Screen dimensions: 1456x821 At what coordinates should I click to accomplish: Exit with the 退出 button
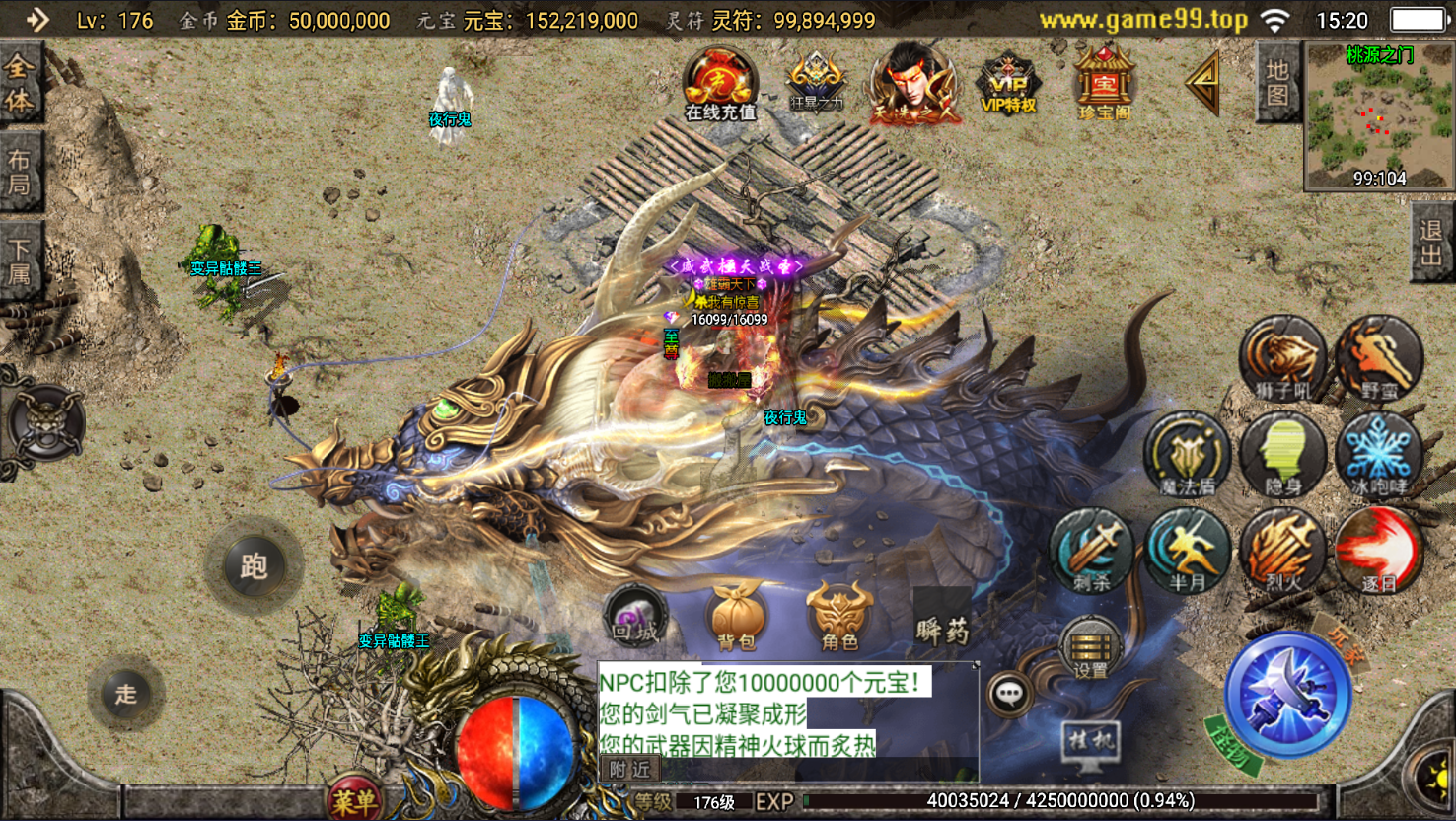click(x=1431, y=243)
